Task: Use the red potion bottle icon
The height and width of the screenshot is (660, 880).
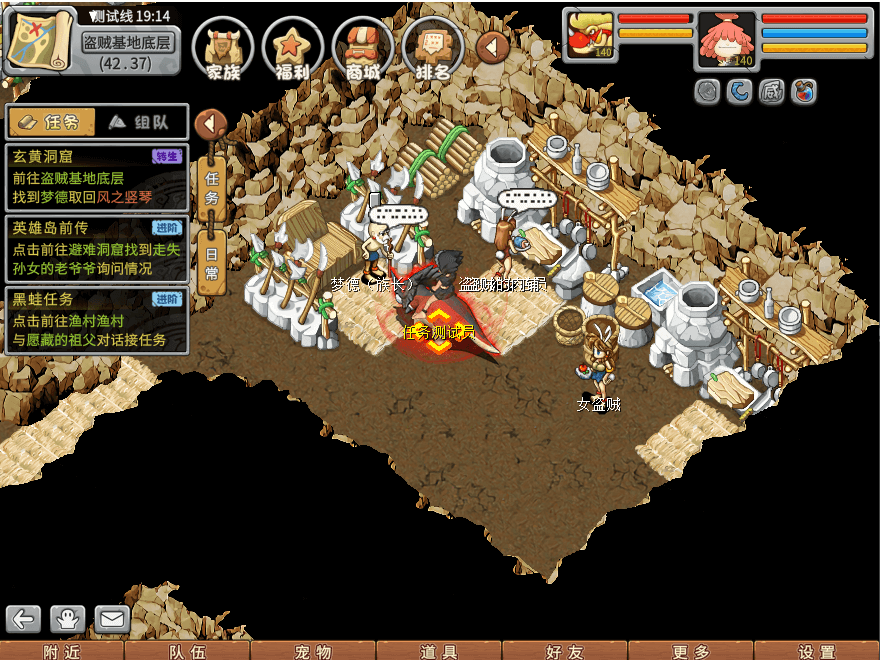Action: point(803,92)
